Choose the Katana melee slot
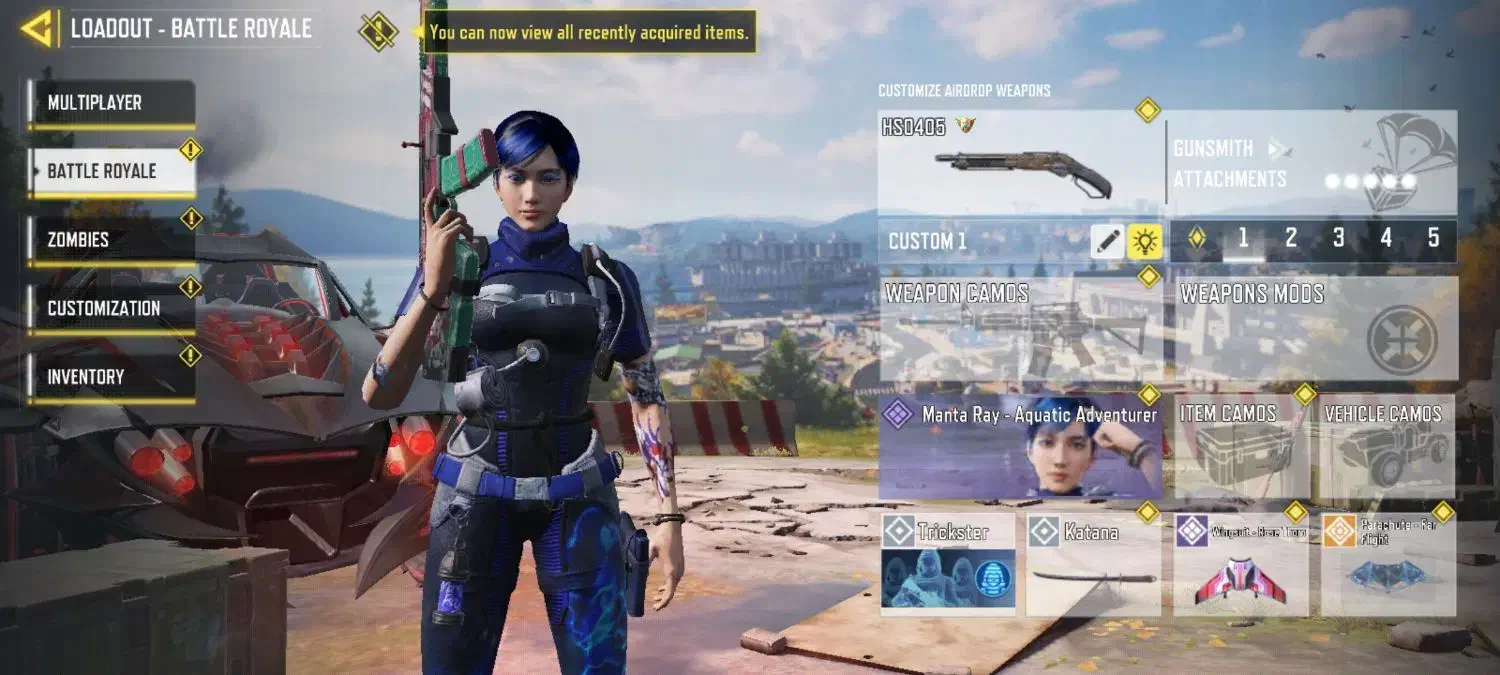The width and height of the screenshot is (1500, 675). click(x=1093, y=564)
